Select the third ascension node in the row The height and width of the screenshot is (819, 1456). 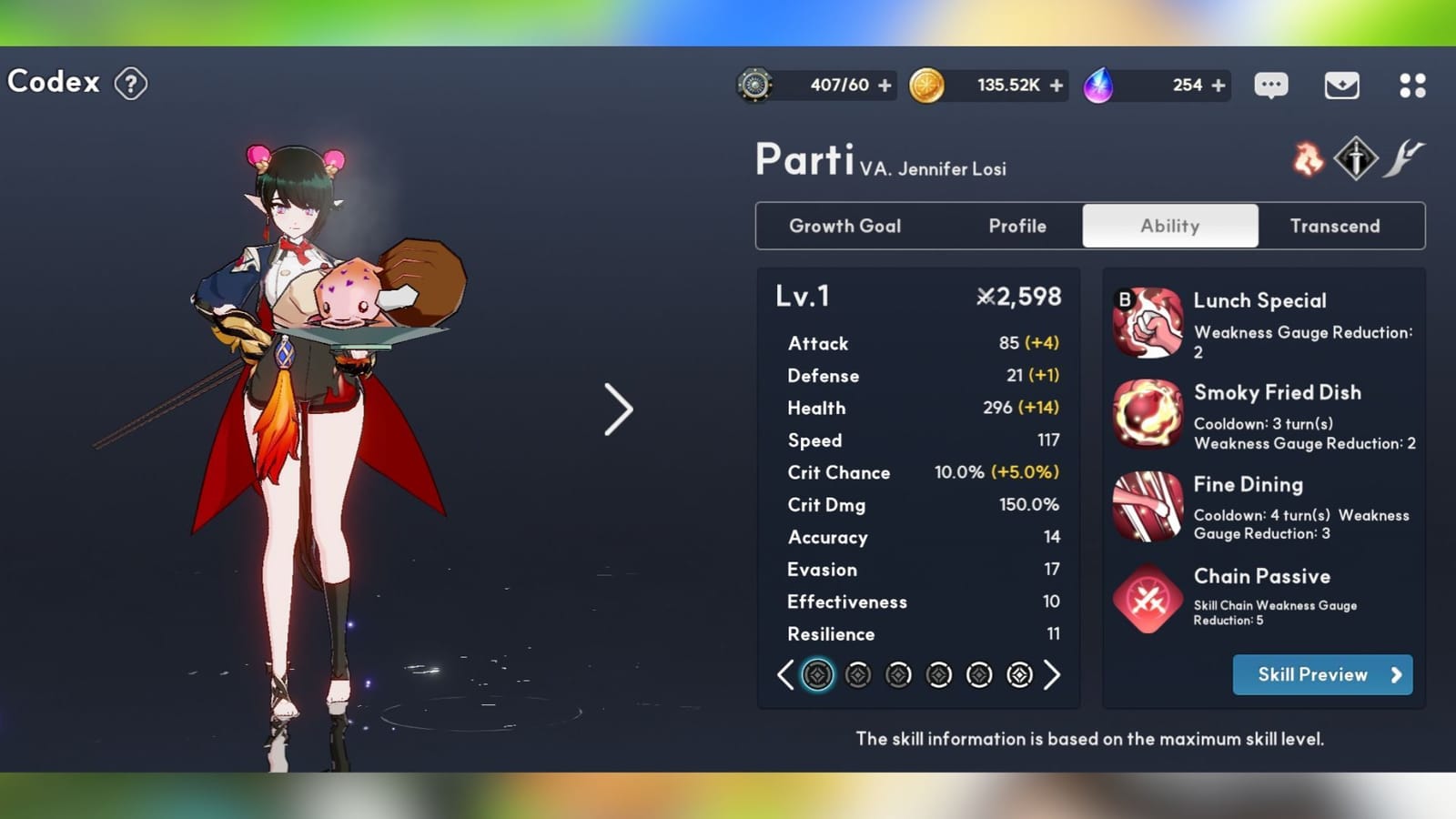(898, 675)
